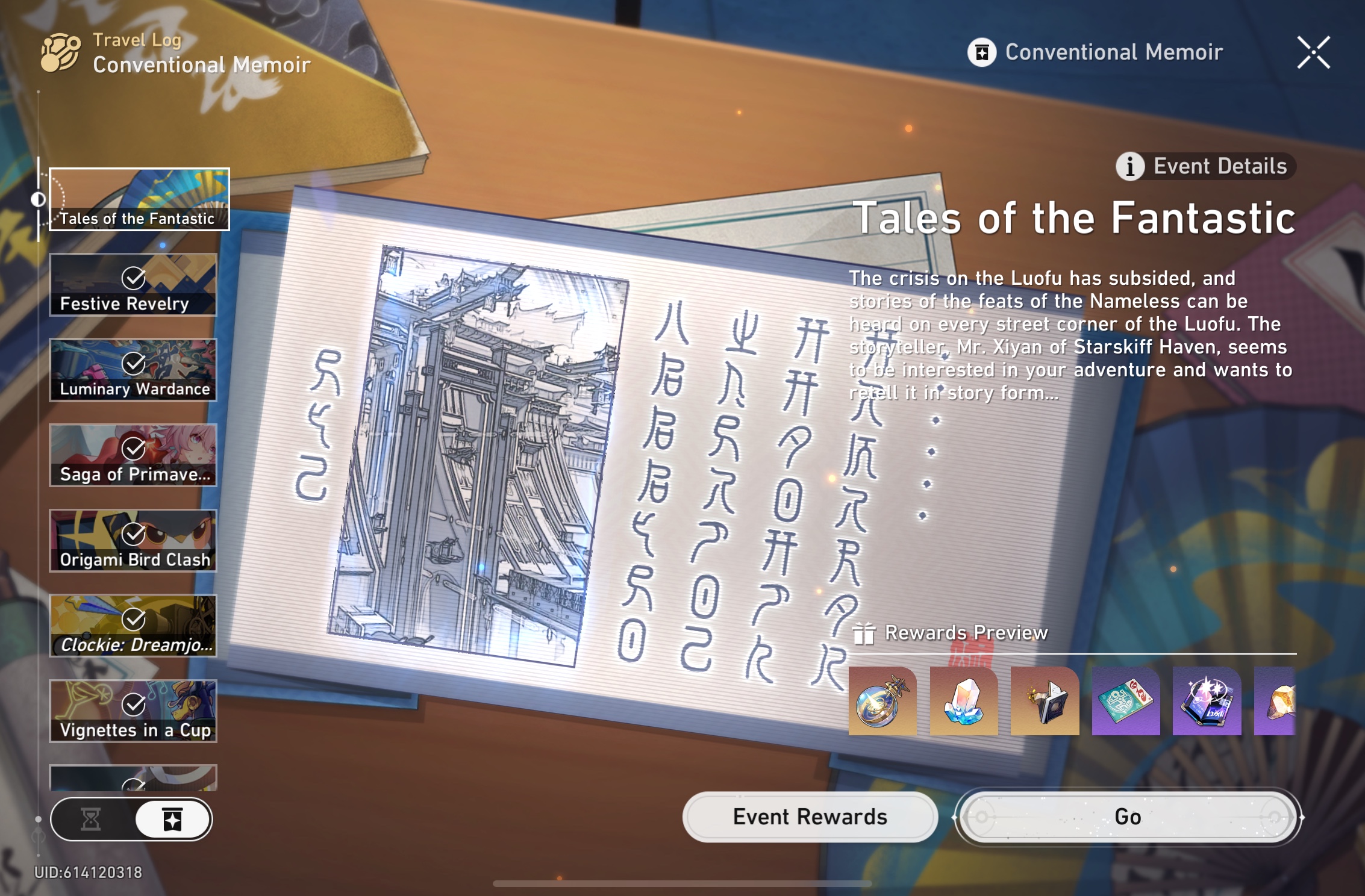
Task: Select the golden pocket watch reward icon
Action: click(882, 702)
